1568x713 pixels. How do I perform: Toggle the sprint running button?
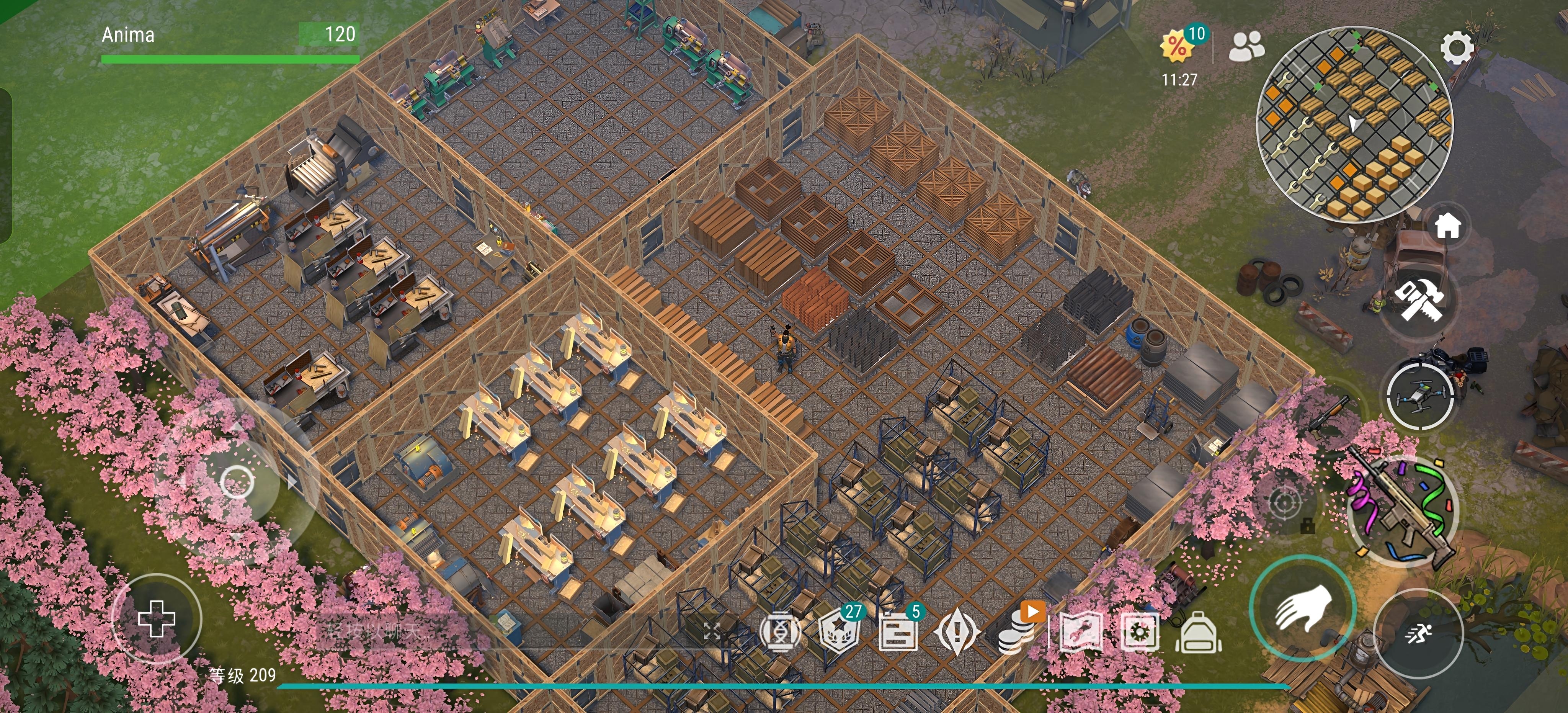(x=1418, y=634)
